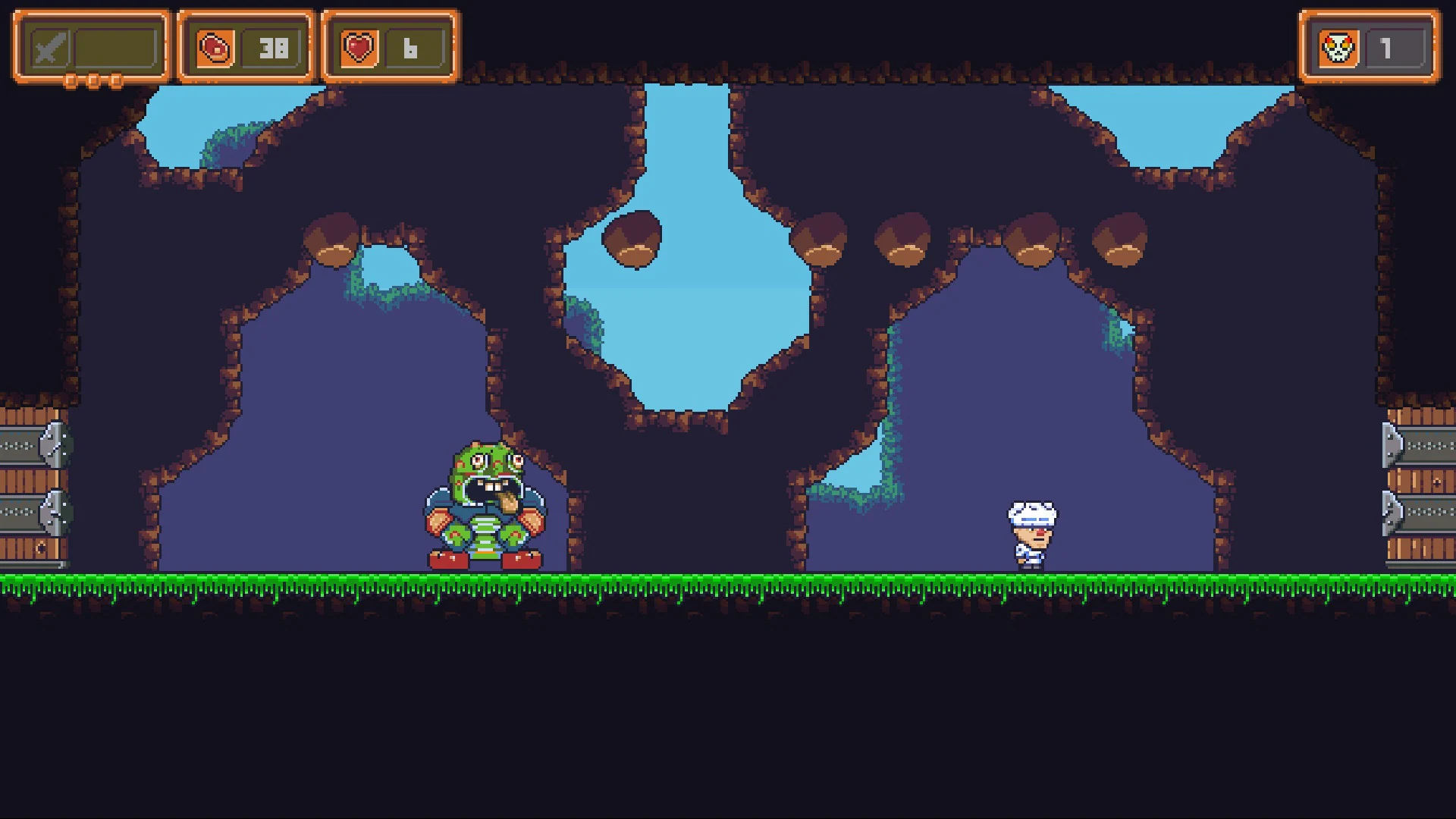
Task: Select the meat counter showing 38
Action: click(x=275, y=47)
